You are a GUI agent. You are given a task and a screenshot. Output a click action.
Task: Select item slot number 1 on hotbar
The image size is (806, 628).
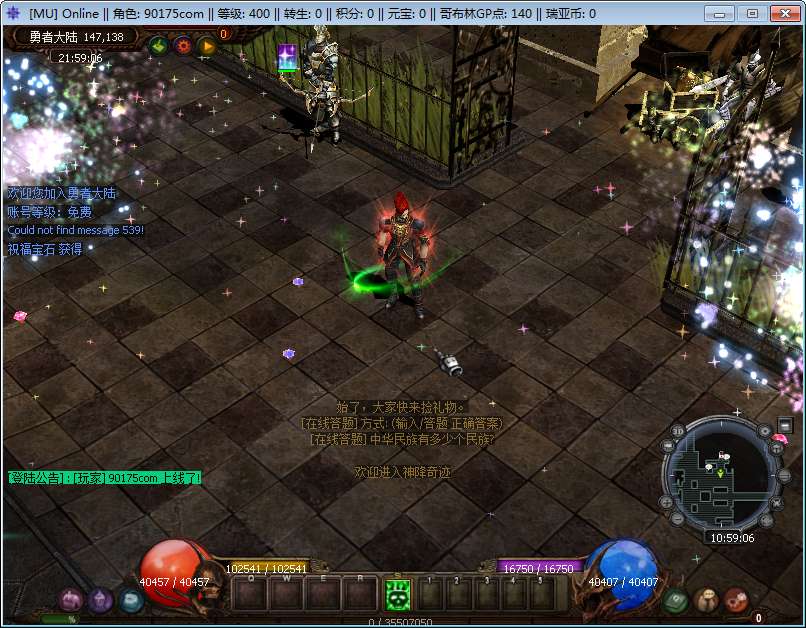pyautogui.click(x=429, y=595)
